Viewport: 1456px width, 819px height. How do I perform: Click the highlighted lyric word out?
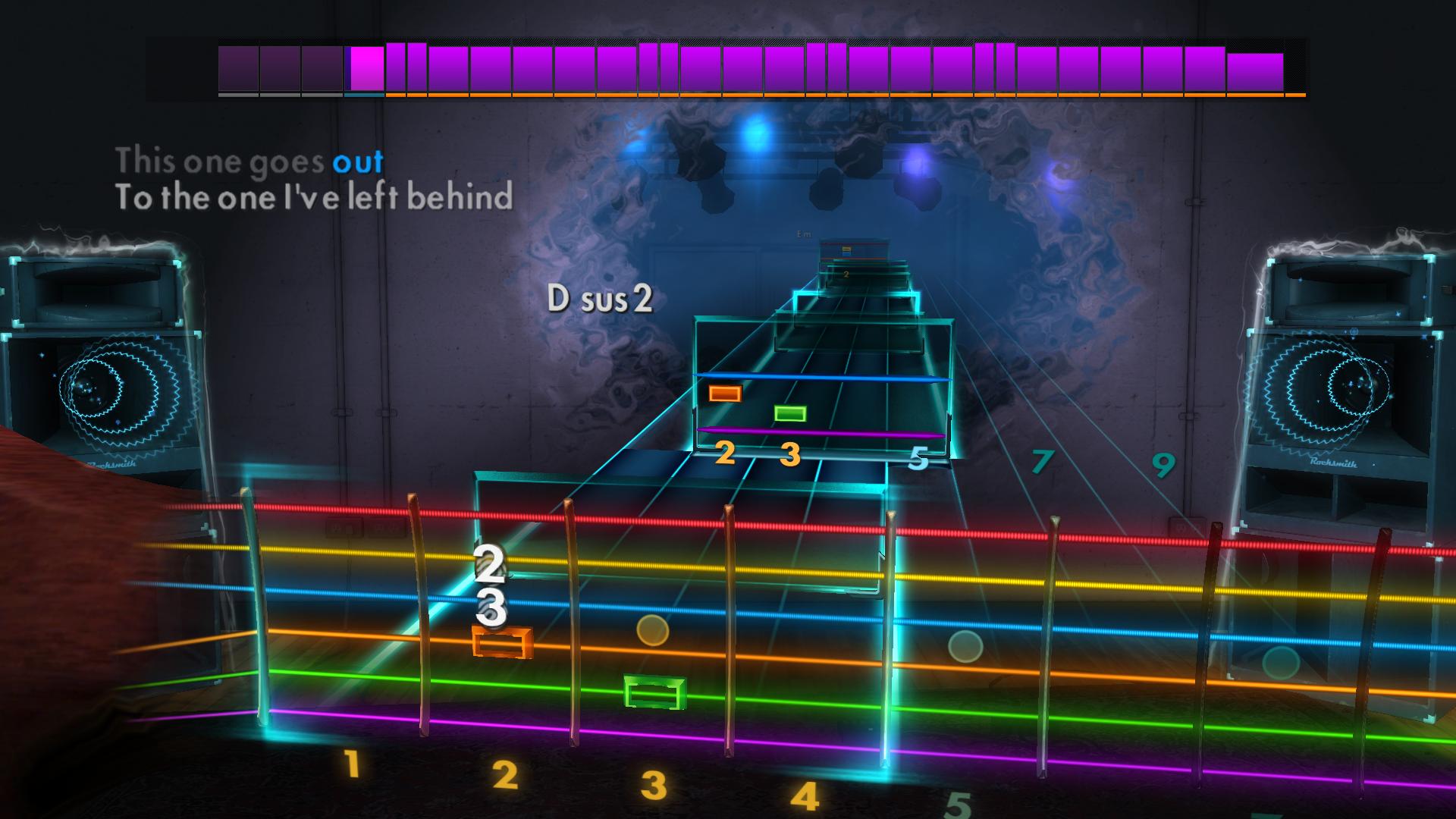tap(359, 161)
